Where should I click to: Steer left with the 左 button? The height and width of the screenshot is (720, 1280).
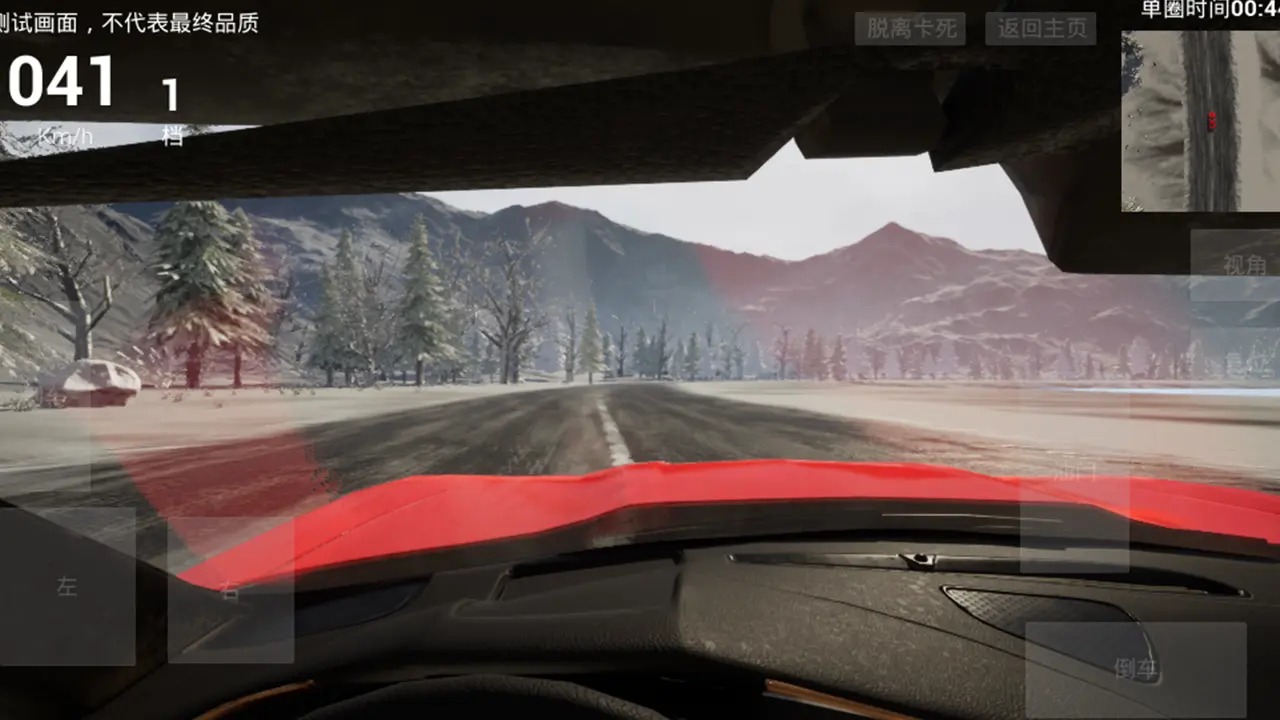point(68,586)
